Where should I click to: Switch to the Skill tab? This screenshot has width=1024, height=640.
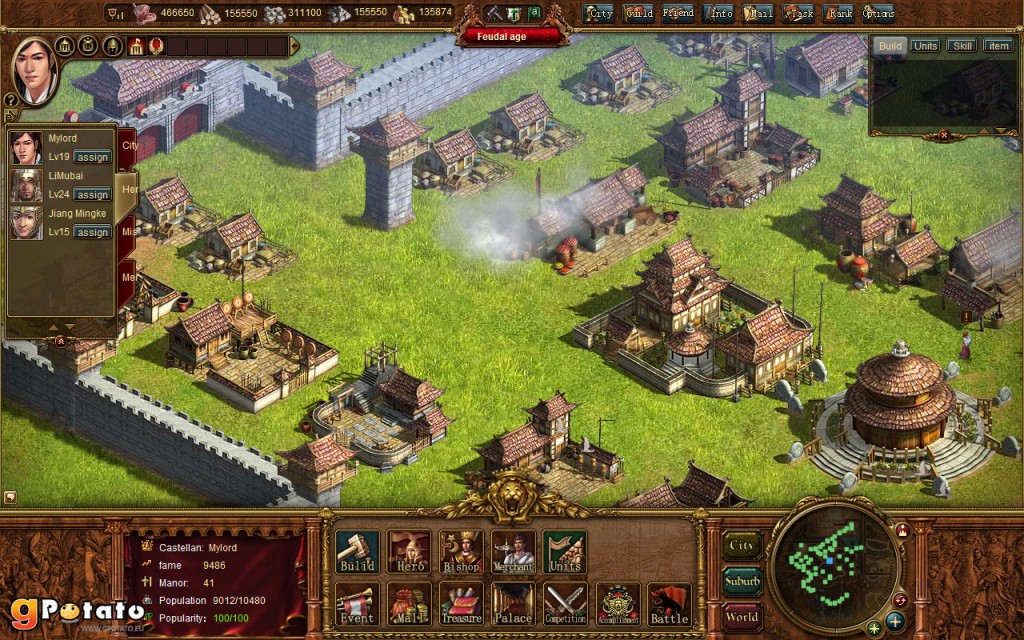pyautogui.click(x=962, y=46)
